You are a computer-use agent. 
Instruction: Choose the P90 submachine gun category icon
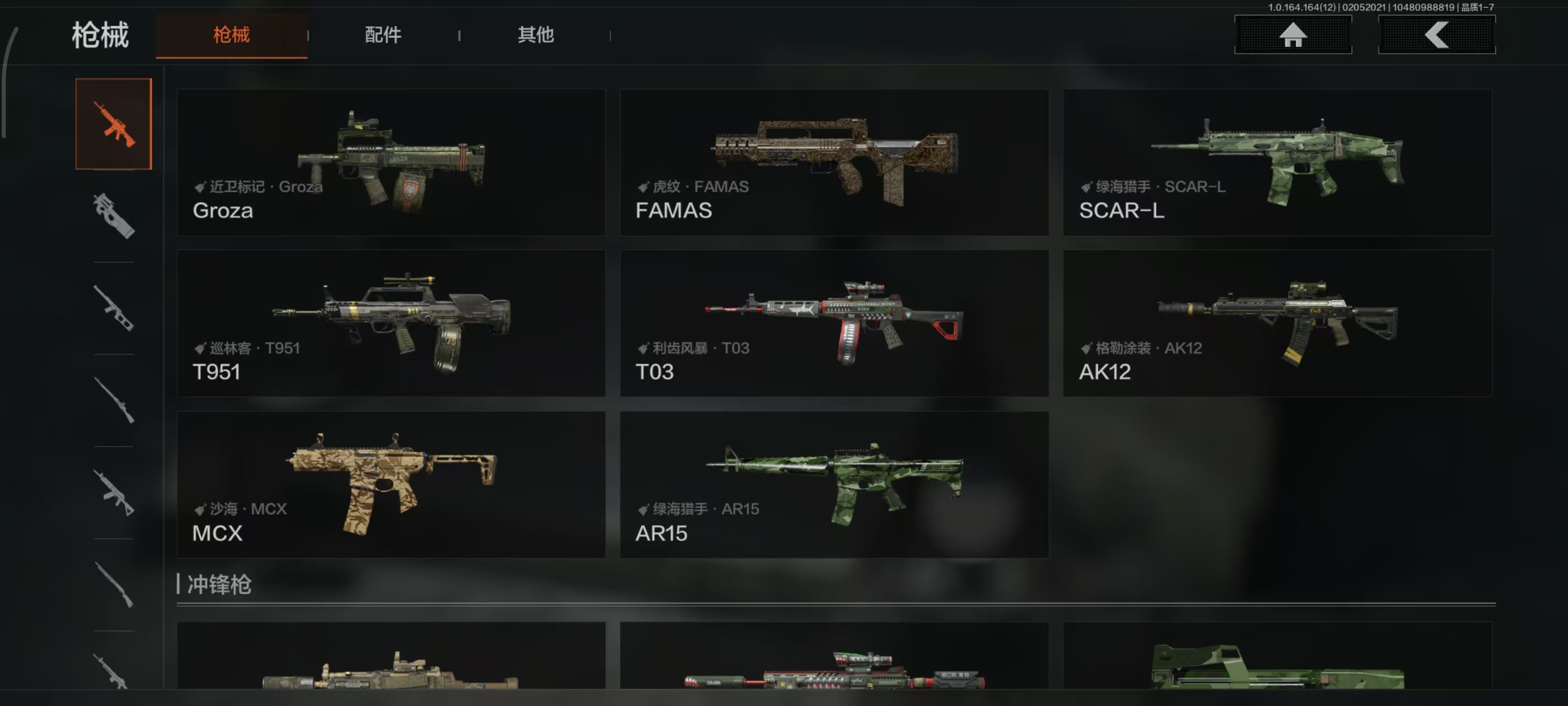tap(114, 216)
